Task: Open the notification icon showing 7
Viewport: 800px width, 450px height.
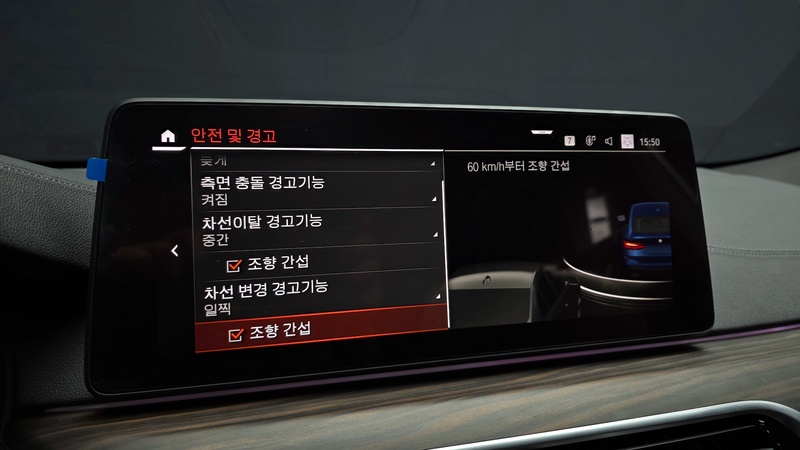Action: 570,142
